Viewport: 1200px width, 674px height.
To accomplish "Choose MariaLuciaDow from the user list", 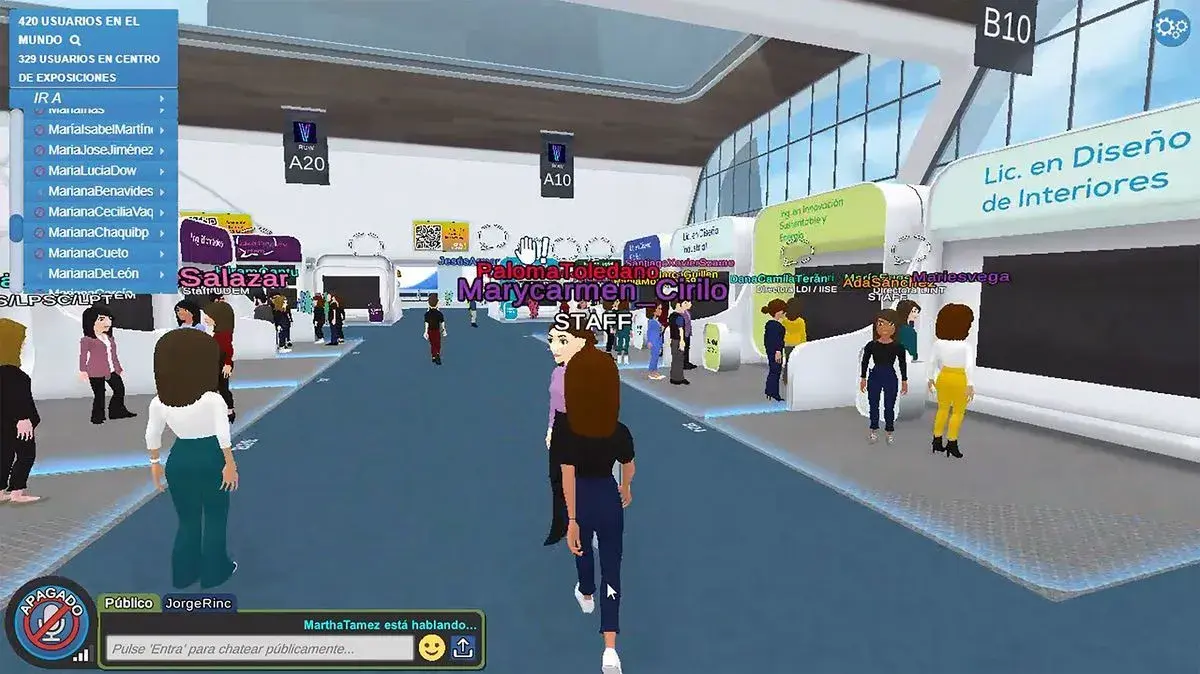I will tap(100, 171).
